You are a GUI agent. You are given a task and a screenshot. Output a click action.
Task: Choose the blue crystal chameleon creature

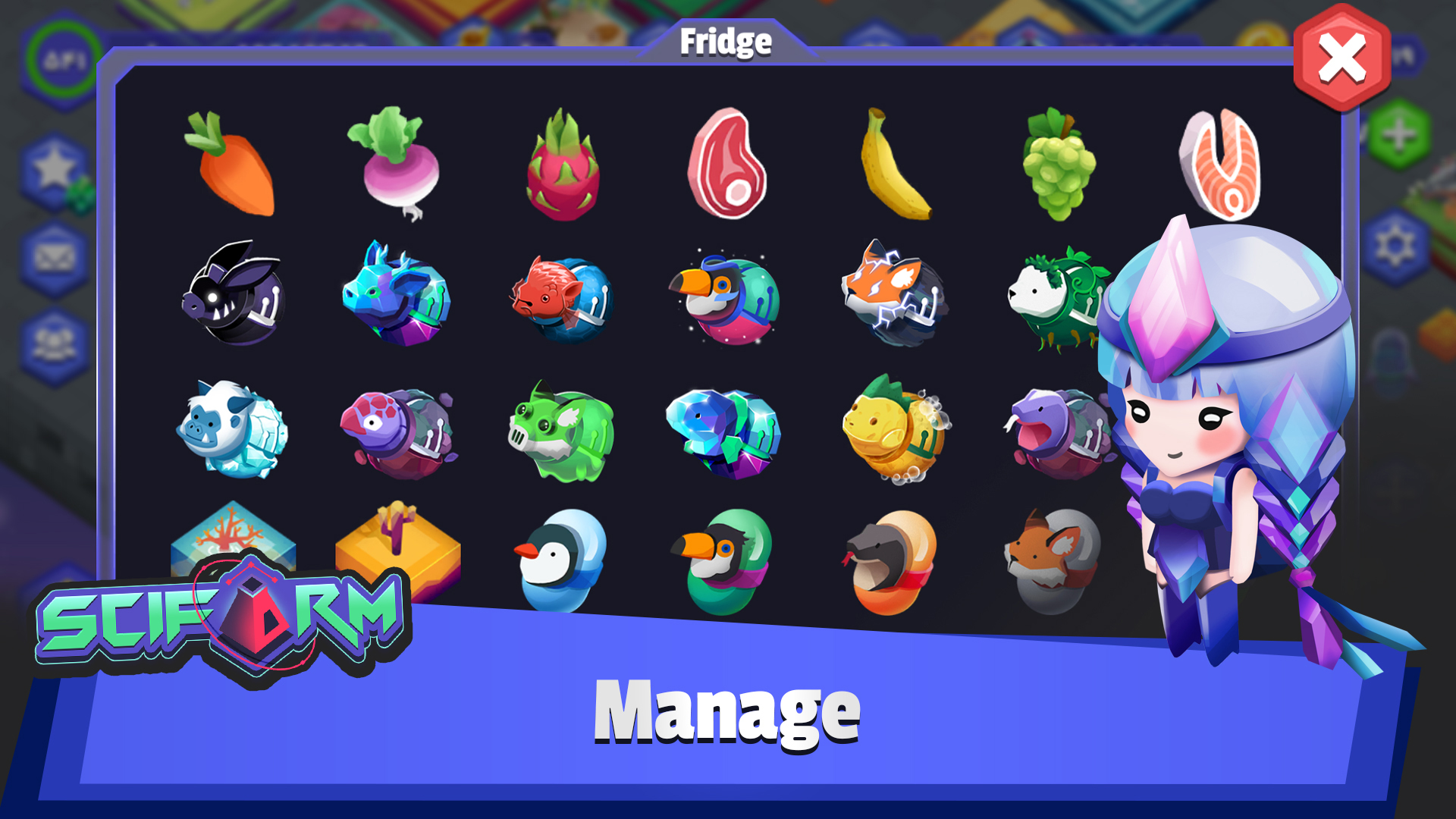pos(725,432)
